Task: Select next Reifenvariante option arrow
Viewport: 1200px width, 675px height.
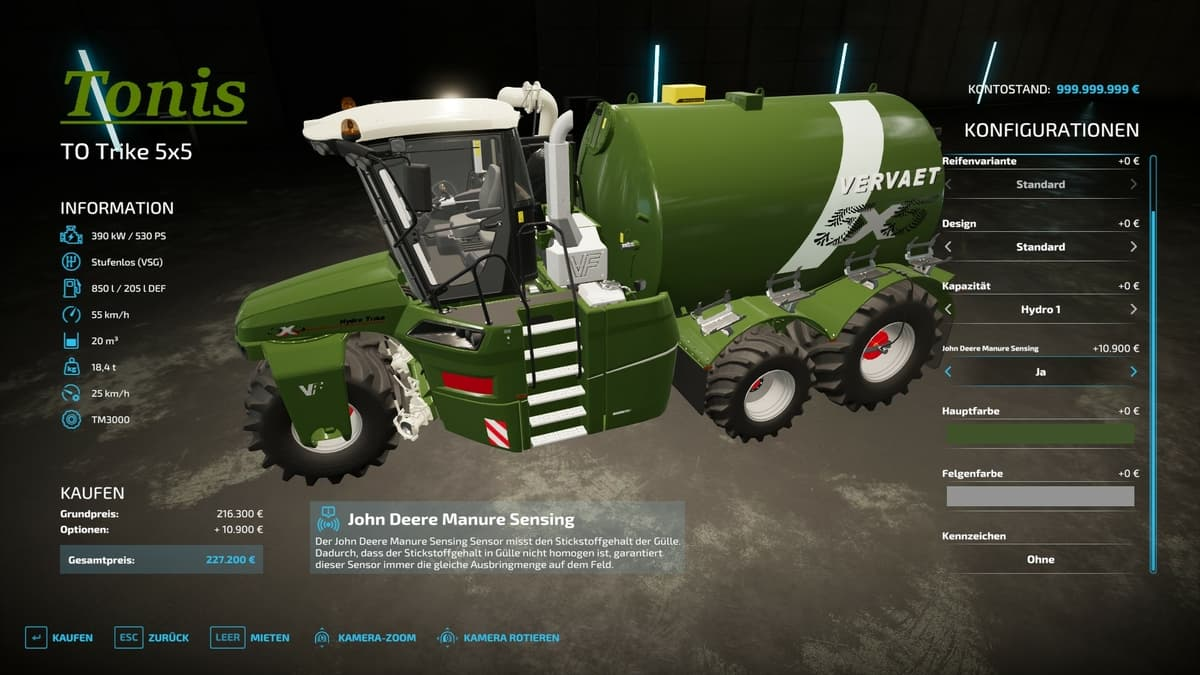Action: coord(1133,185)
